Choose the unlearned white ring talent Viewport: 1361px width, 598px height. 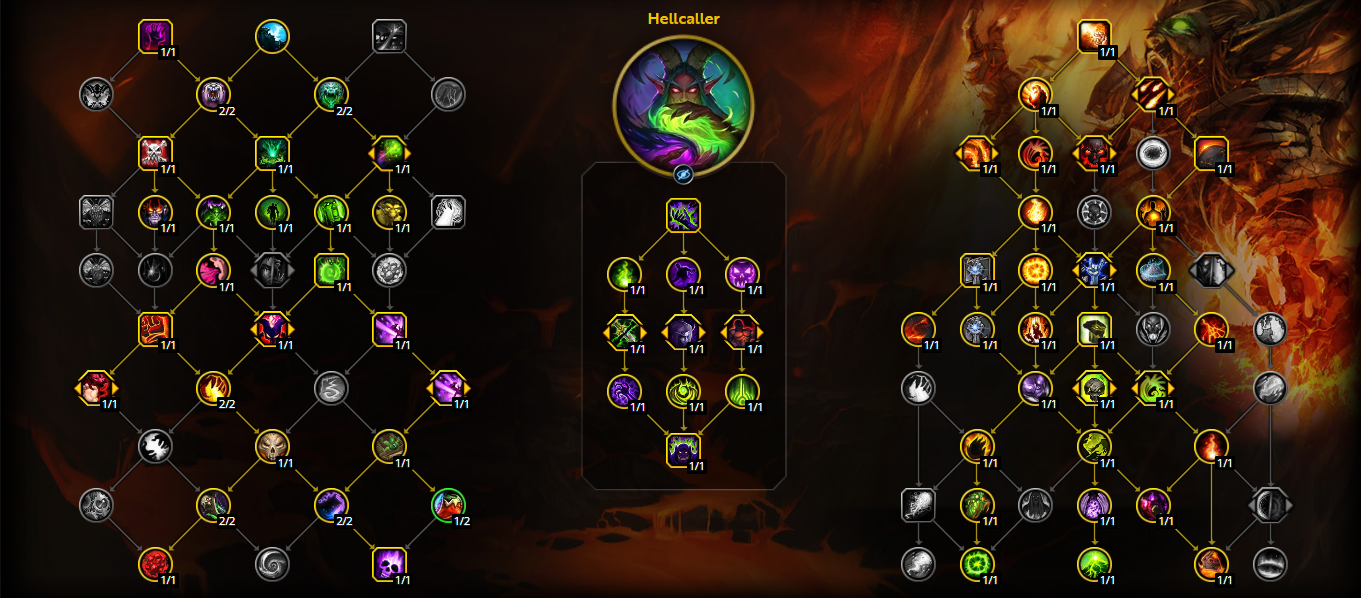pos(1153,153)
